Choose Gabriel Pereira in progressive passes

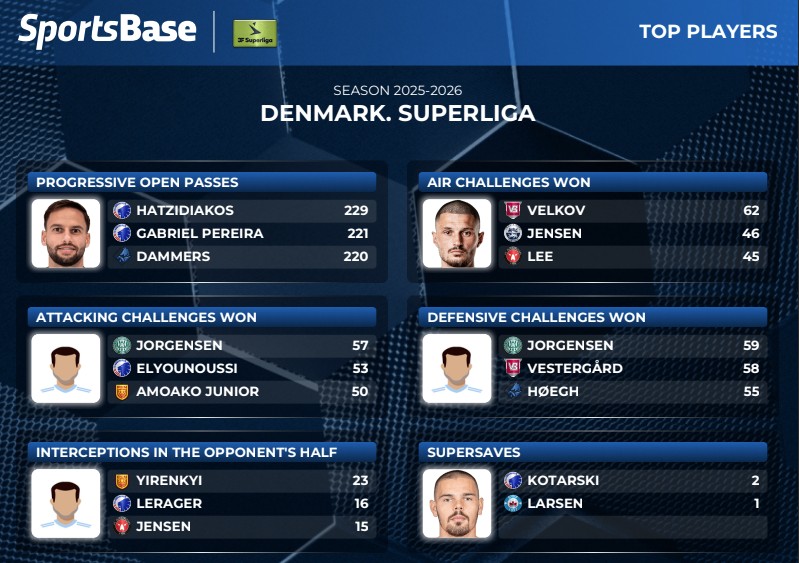241,233
